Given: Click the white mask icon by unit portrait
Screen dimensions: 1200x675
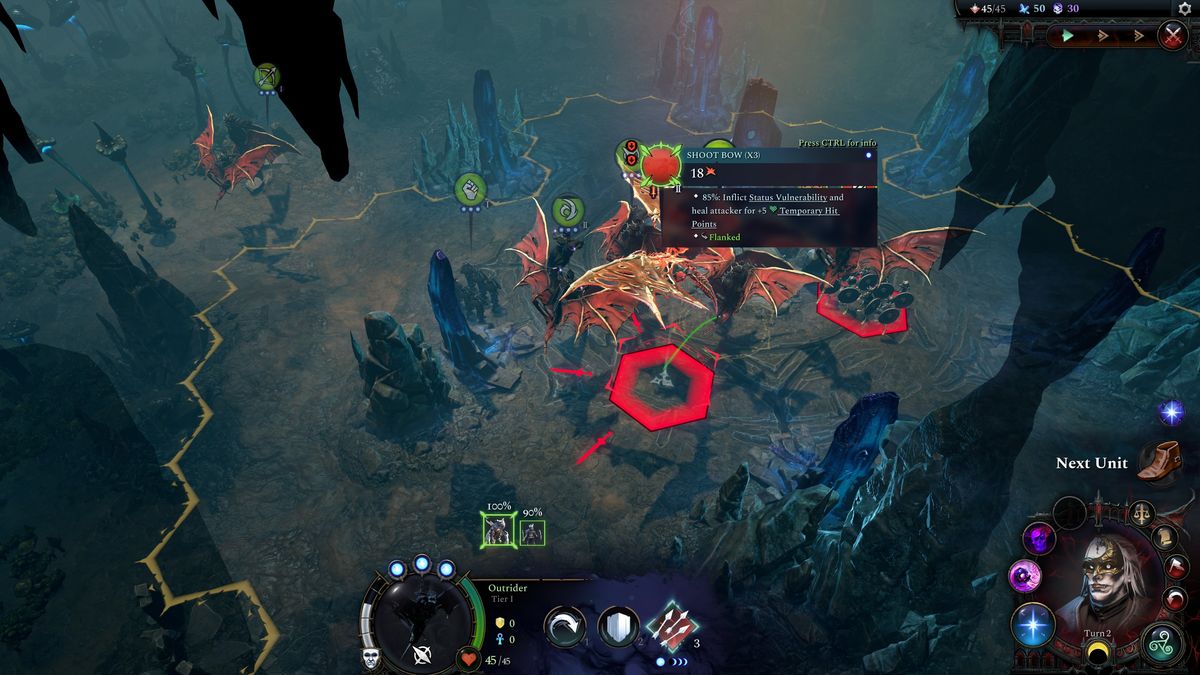Looking at the screenshot, I should coord(371,659).
